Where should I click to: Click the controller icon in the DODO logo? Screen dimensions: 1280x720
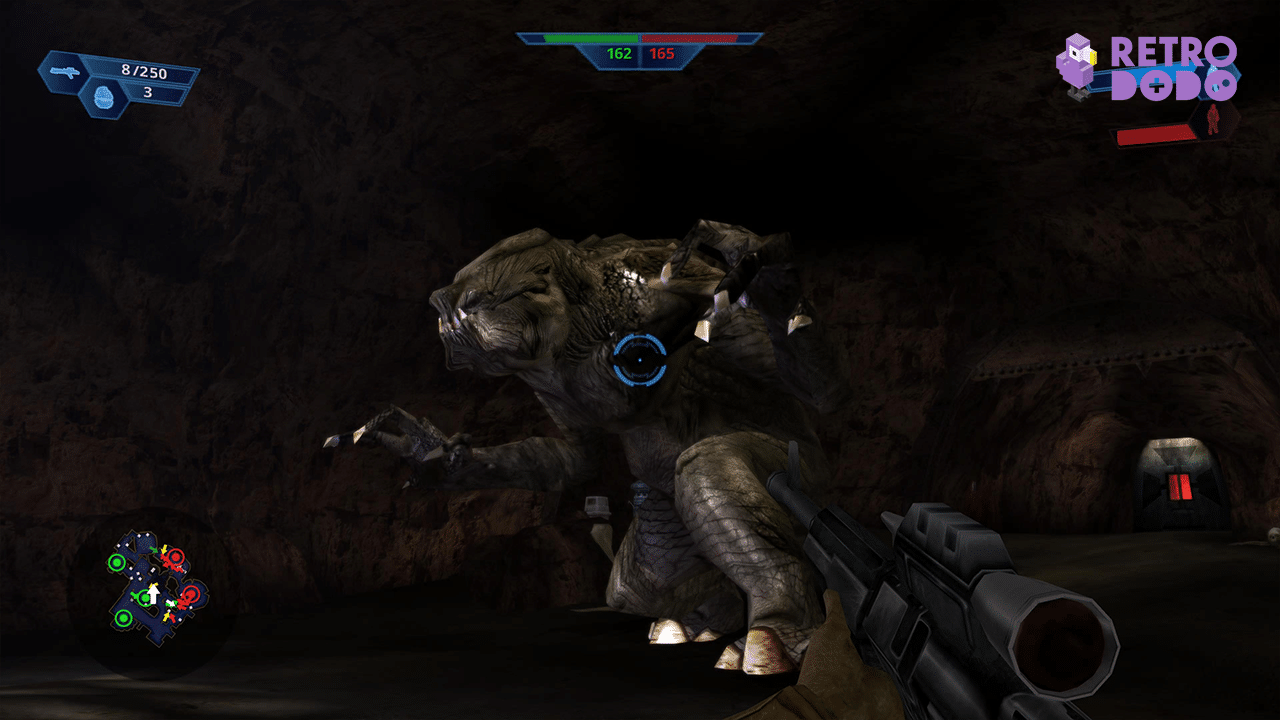coord(1157,84)
